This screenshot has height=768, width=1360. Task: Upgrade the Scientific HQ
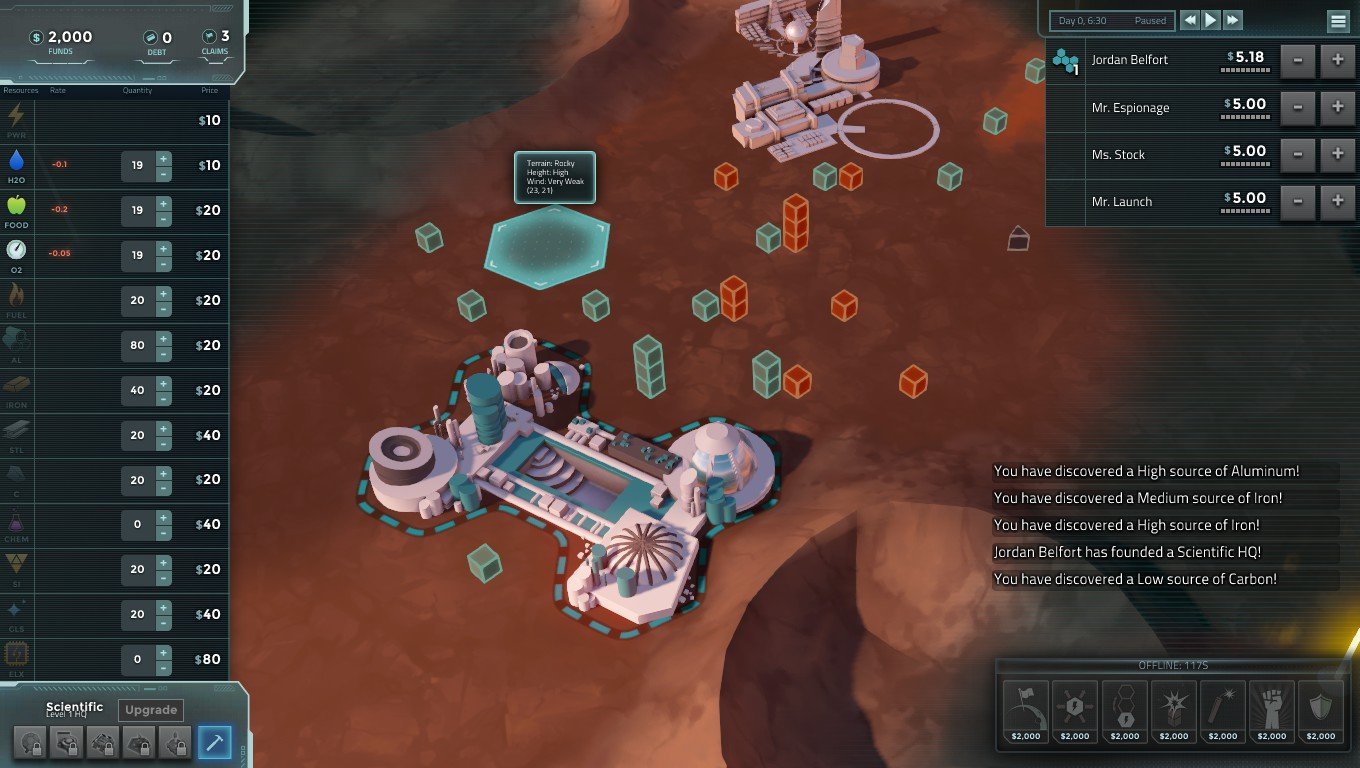click(x=151, y=710)
